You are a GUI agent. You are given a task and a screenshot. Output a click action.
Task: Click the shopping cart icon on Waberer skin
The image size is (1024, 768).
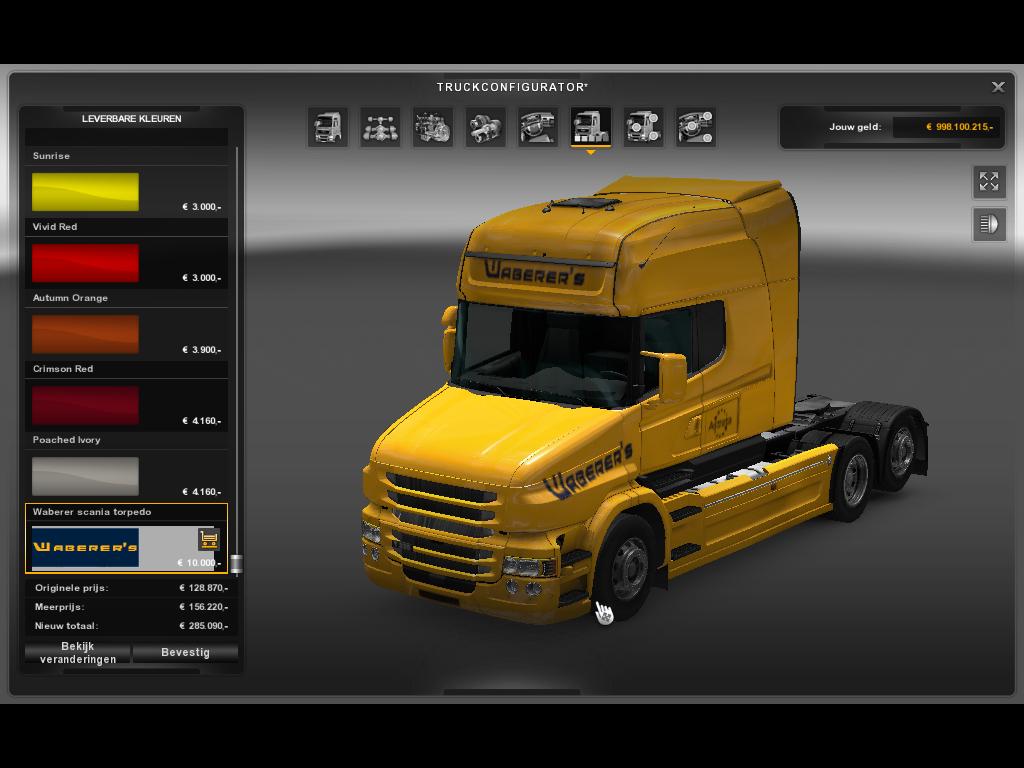[208, 539]
